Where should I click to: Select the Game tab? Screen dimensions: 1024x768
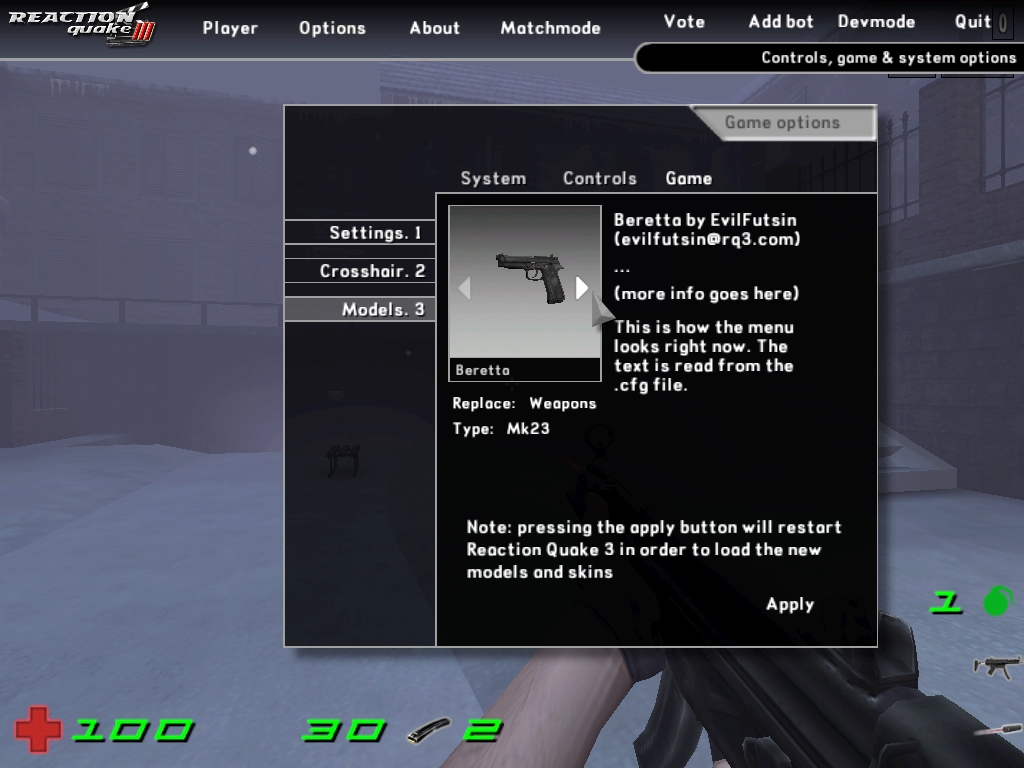[x=689, y=178]
